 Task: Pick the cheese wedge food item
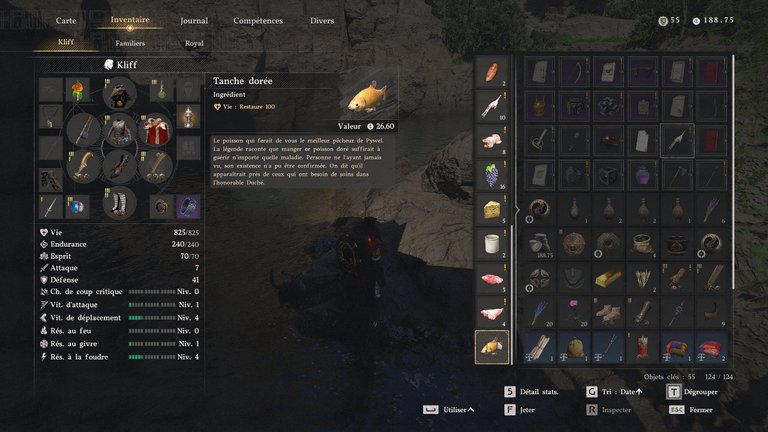[491, 209]
